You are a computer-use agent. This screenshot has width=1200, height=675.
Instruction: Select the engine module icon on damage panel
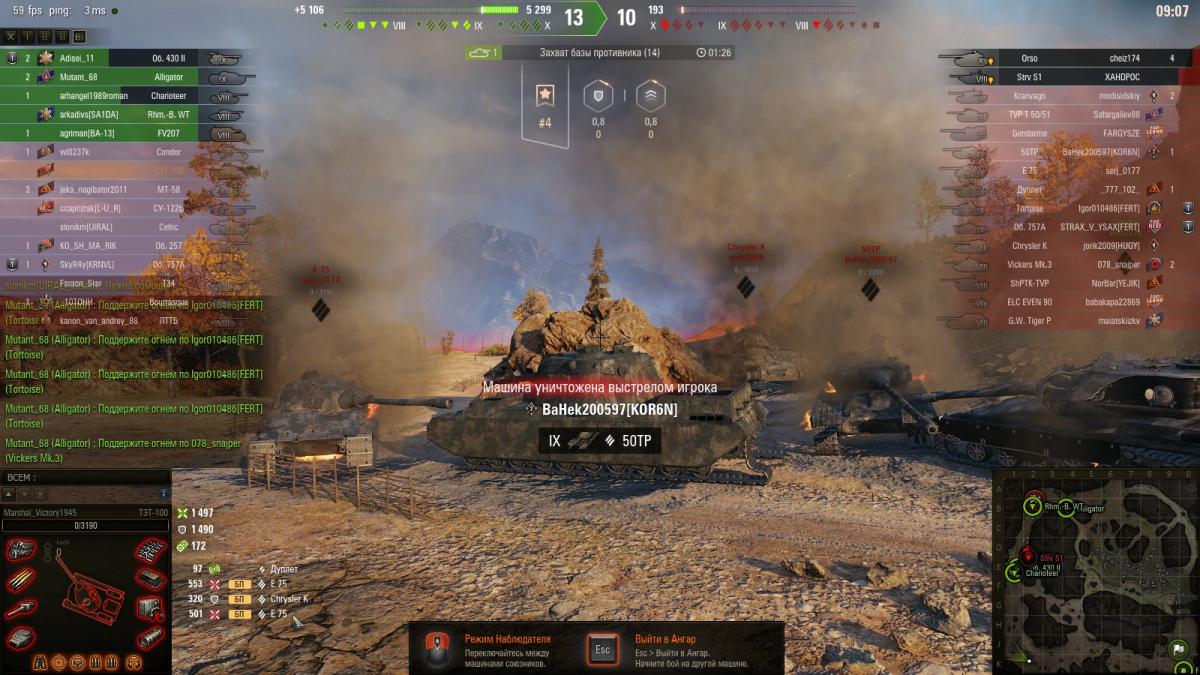click(21, 548)
